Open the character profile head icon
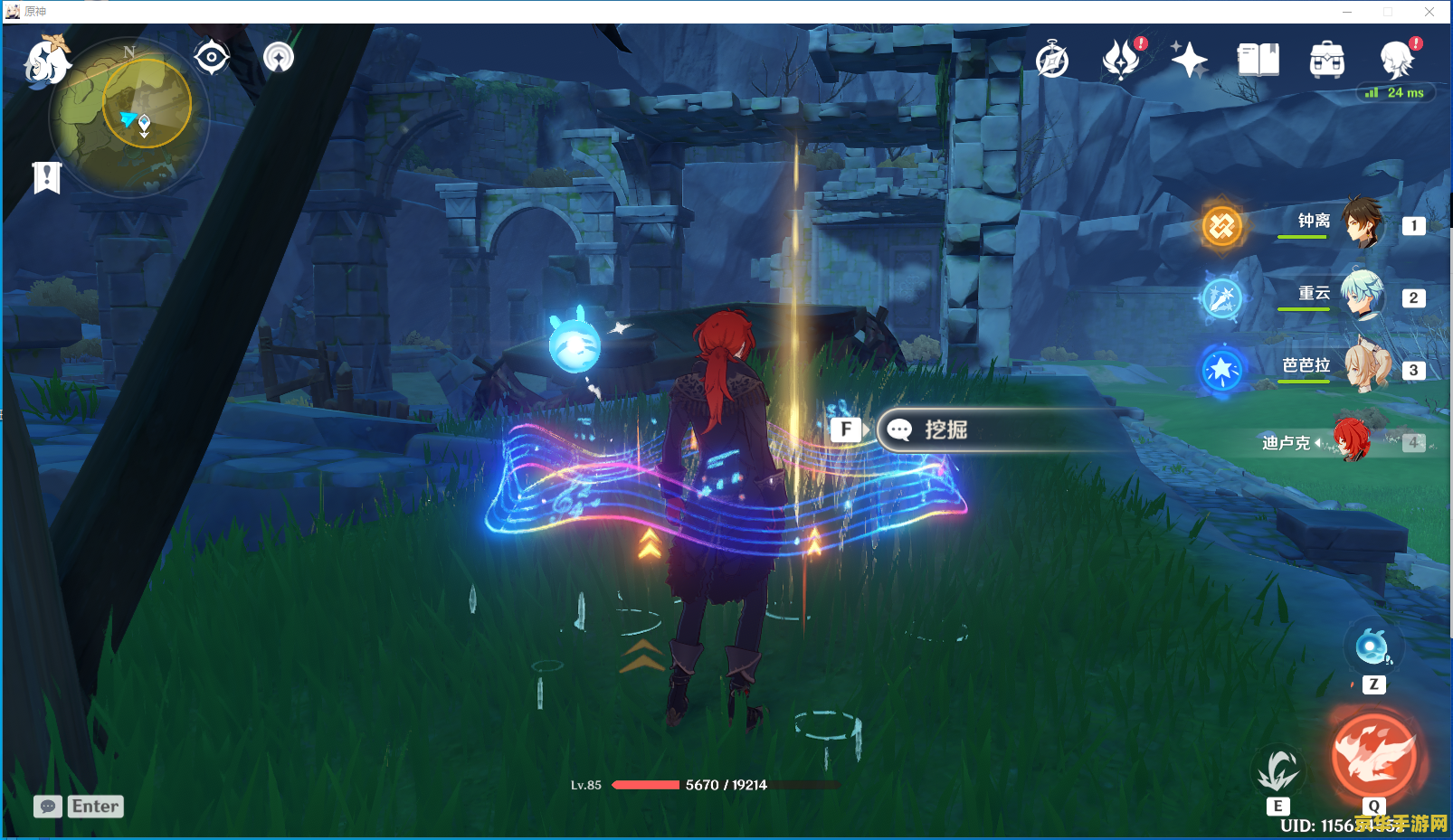Viewport: 1453px width, 840px height. (1397, 61)
